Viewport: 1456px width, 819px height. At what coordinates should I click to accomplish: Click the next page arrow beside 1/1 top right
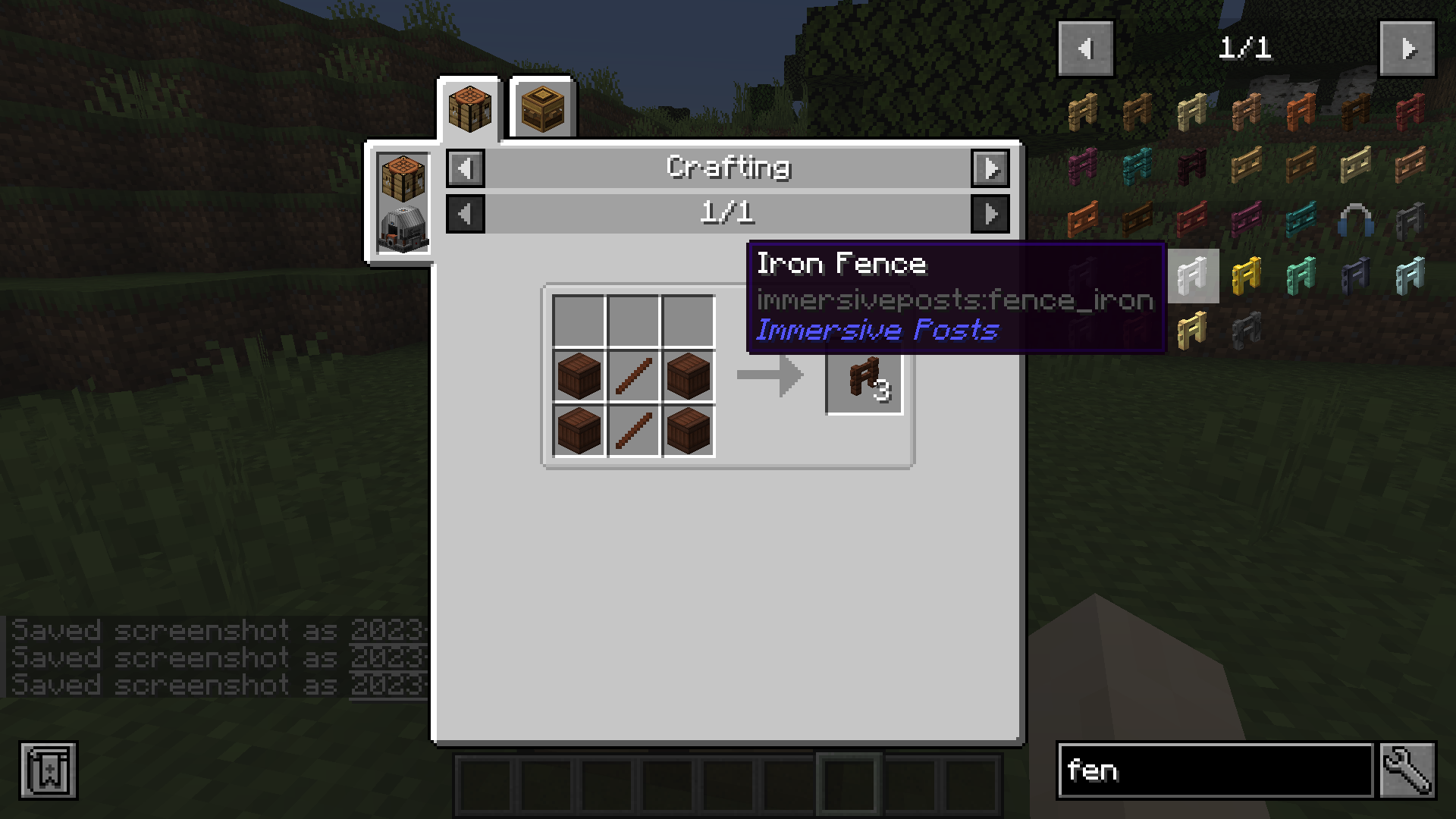pos(1407,48)
